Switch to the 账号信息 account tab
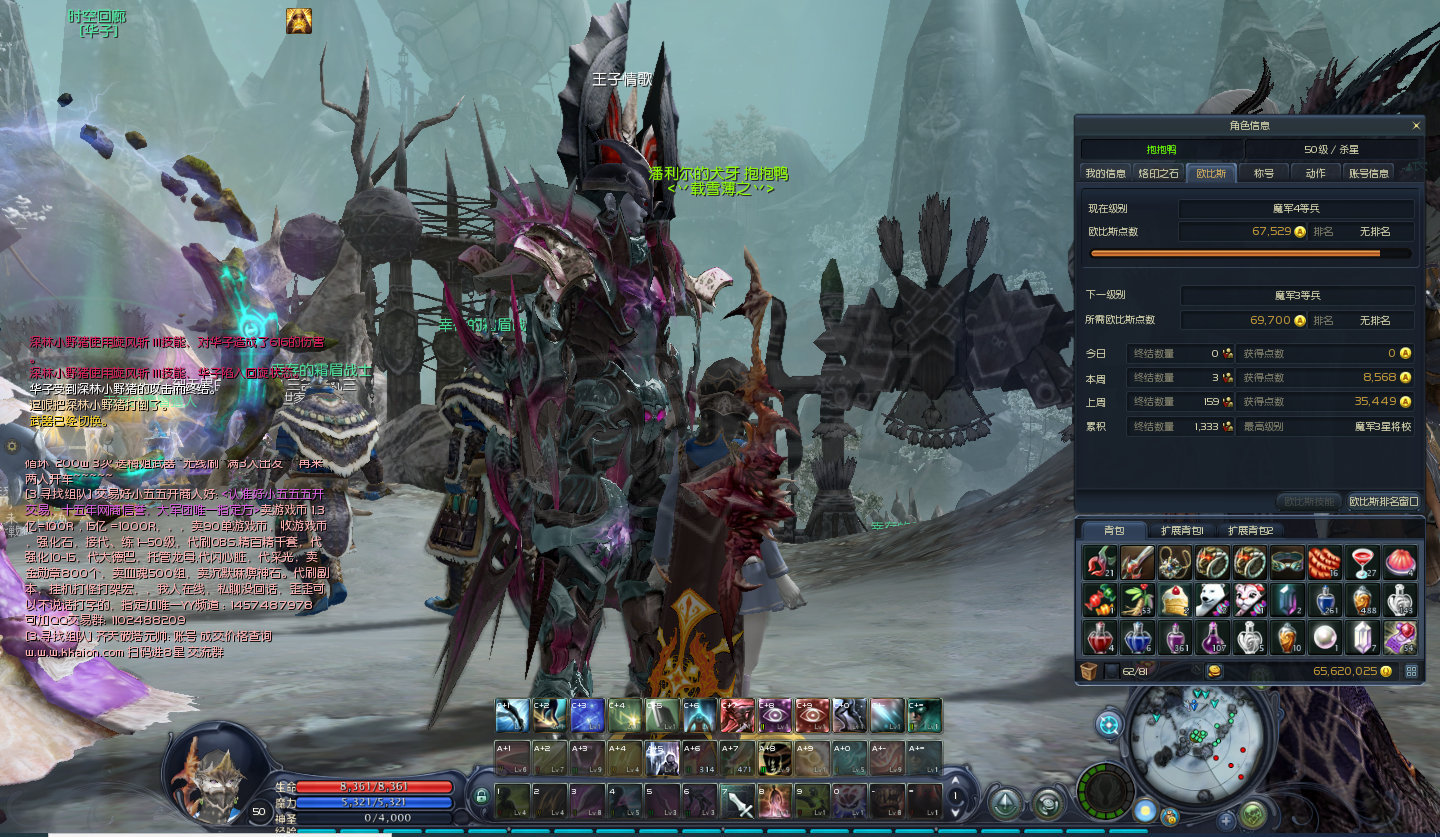The image size is (1440, 837). coord(1369,173)
